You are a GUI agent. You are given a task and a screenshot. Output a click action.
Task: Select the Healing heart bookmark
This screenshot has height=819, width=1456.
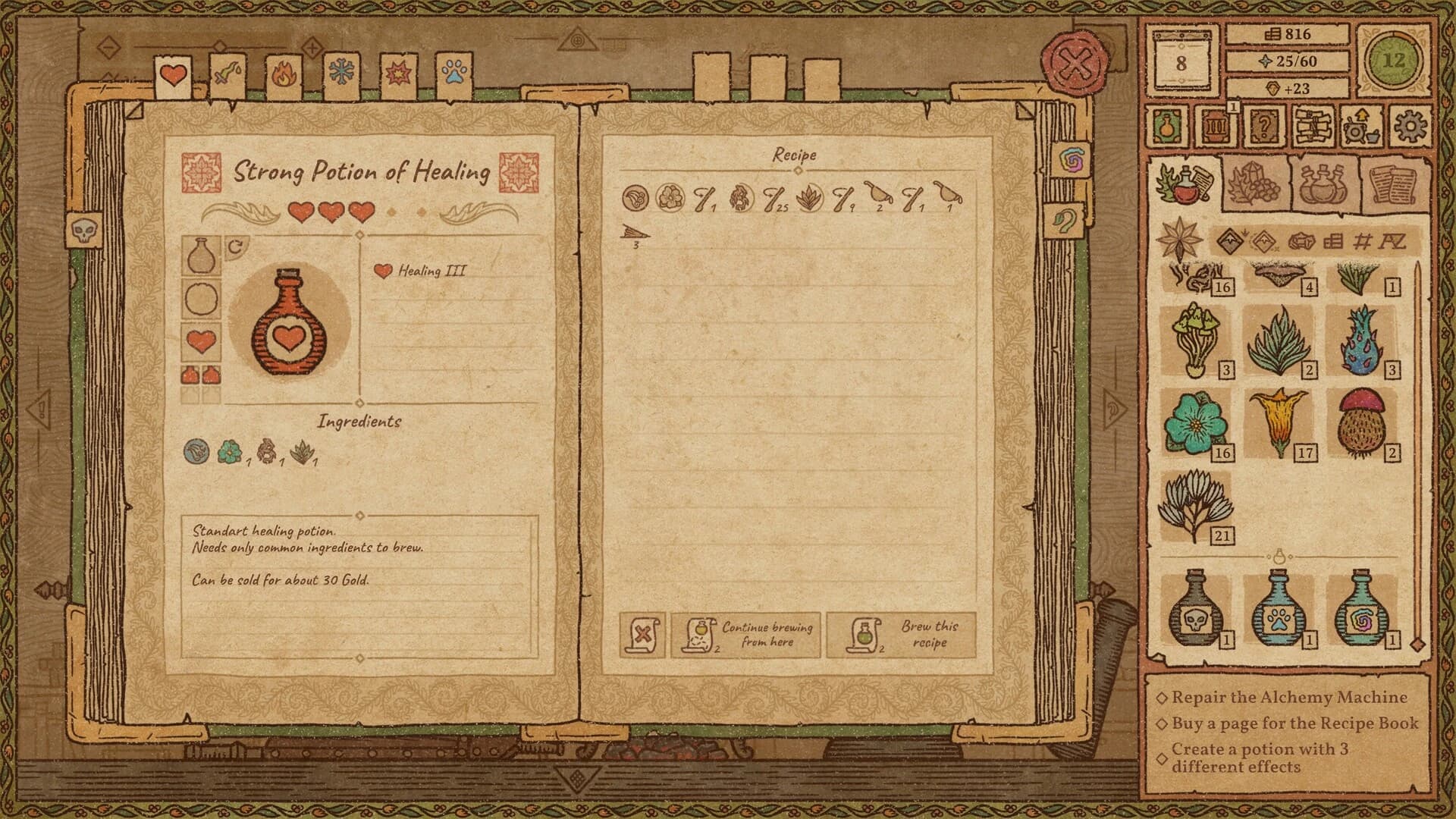coord(174,75)
